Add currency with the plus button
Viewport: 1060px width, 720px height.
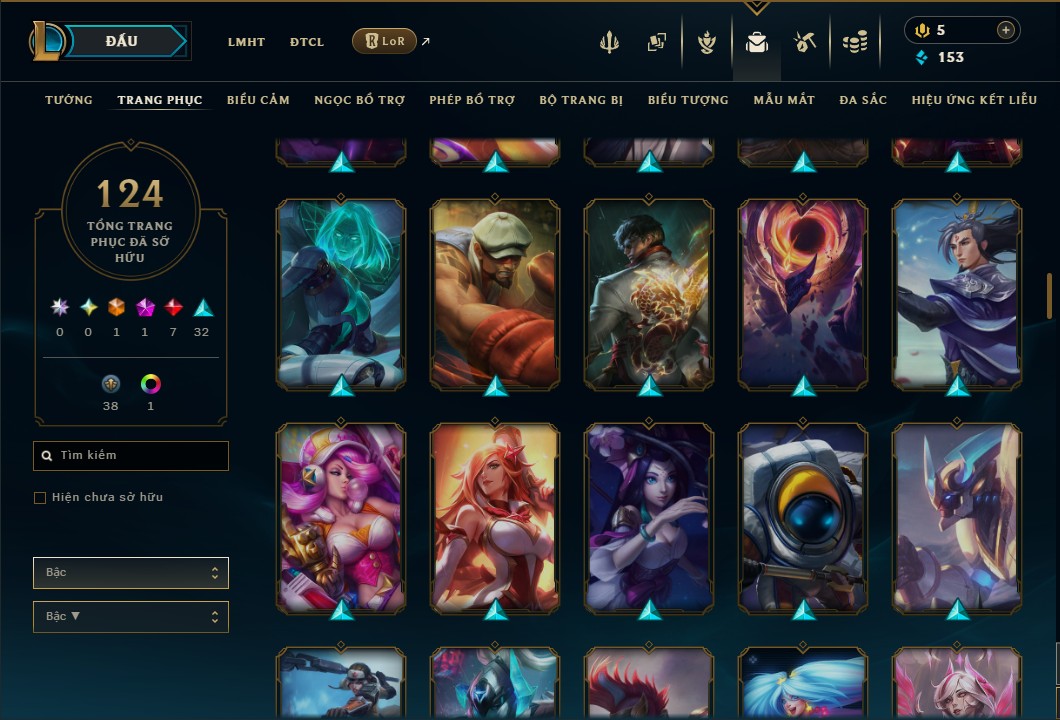click(1006, 31)
